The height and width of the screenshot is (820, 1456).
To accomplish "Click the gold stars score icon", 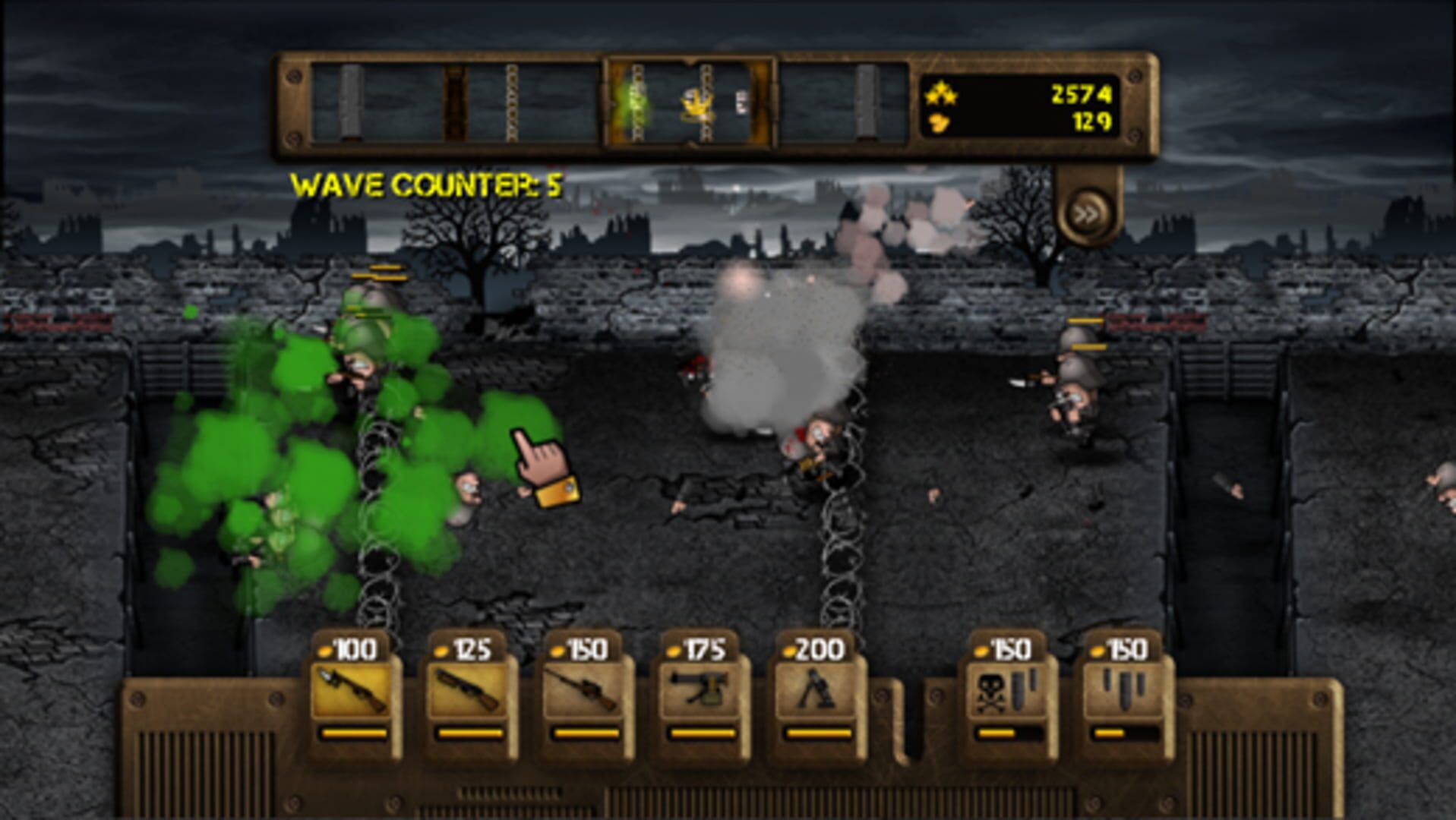I will (x=940, y=92).
